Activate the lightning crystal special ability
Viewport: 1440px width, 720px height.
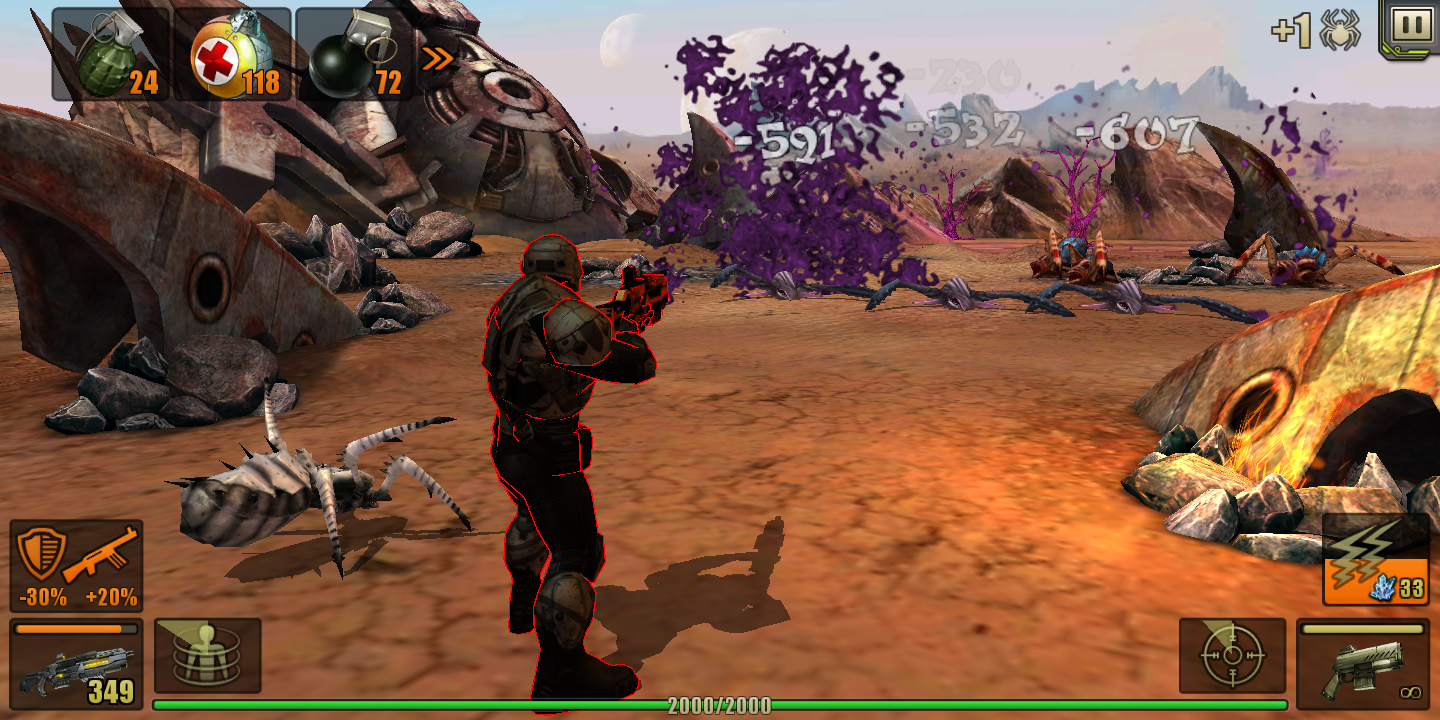[x=1375, y=561]
